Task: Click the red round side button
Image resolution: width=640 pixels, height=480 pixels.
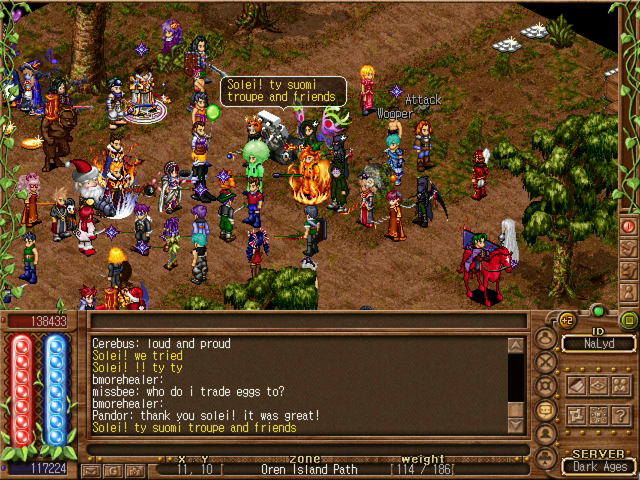Action: (629, 226)
